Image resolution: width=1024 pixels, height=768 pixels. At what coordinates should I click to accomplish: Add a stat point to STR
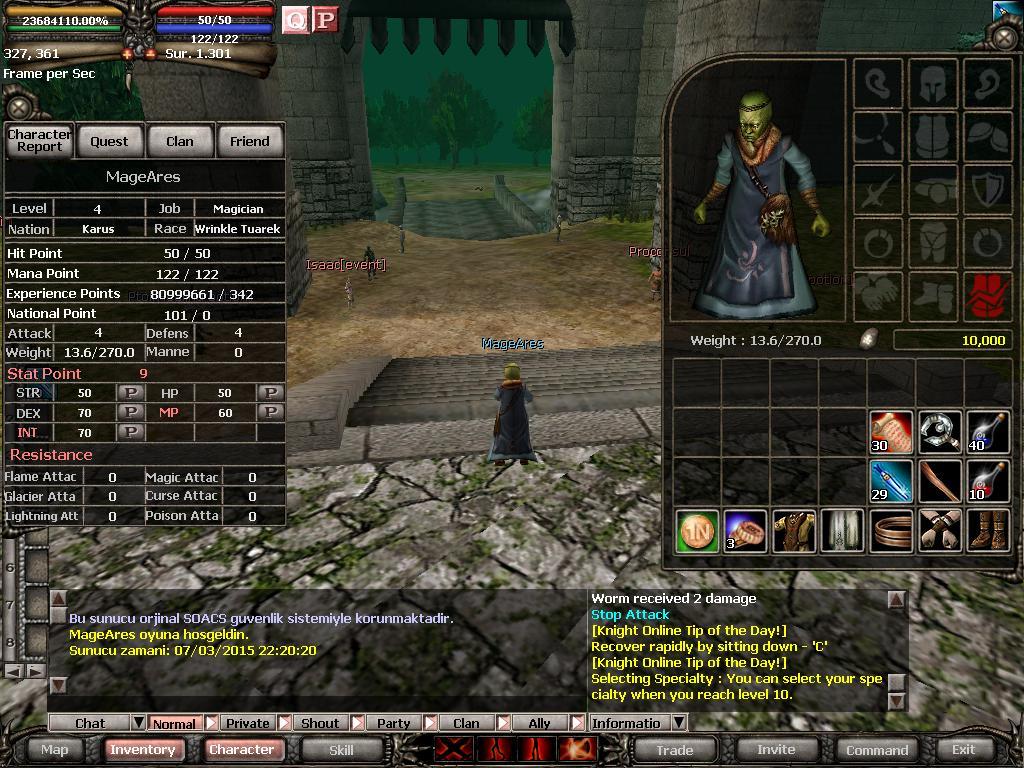pyautogui.click(x=130, y=393)
